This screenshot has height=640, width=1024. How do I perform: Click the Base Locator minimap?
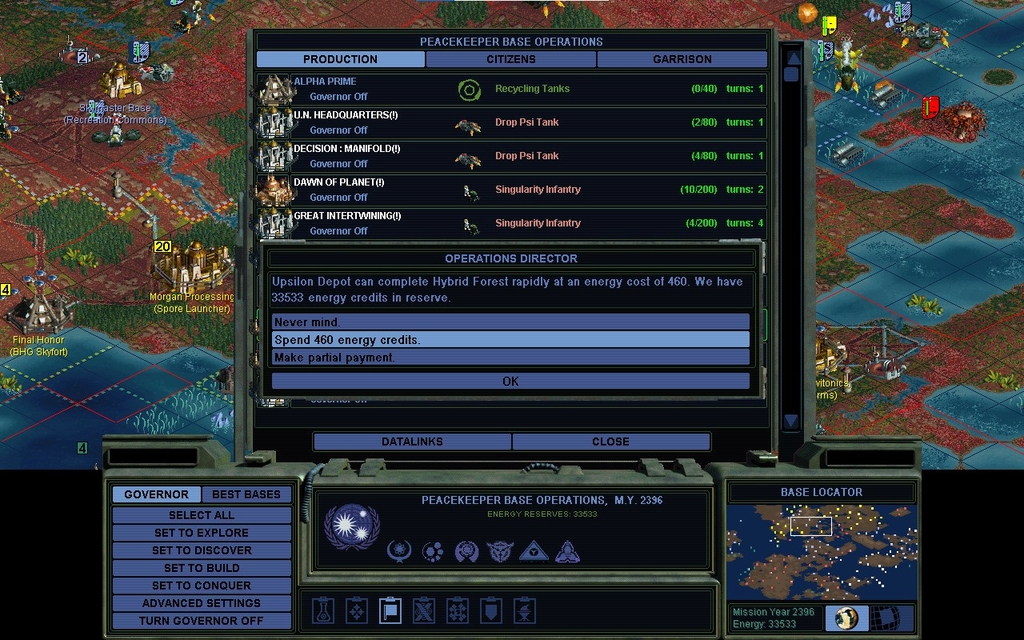[x=821, y=552]
